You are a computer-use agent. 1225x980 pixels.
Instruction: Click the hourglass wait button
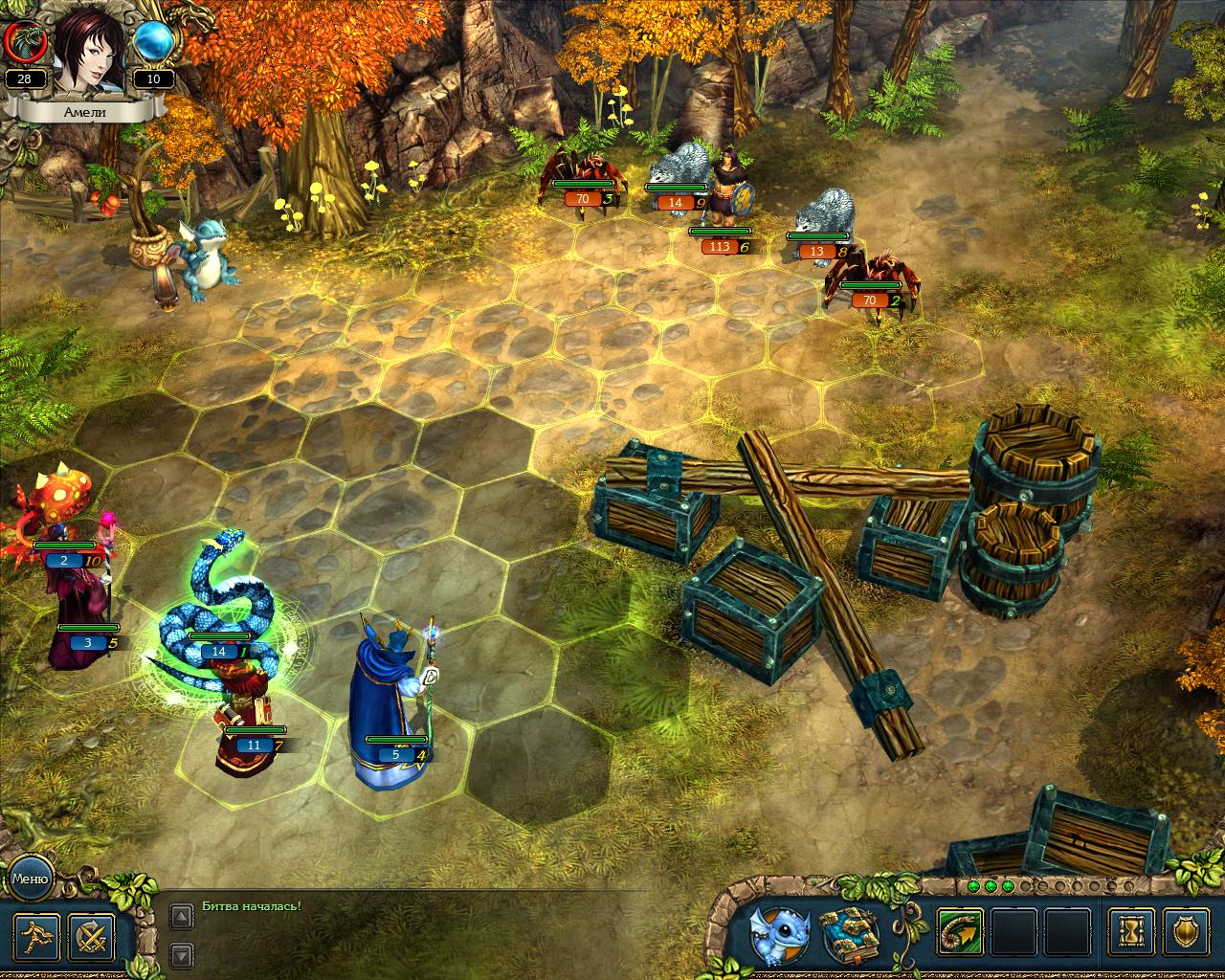pos(1131,933)
